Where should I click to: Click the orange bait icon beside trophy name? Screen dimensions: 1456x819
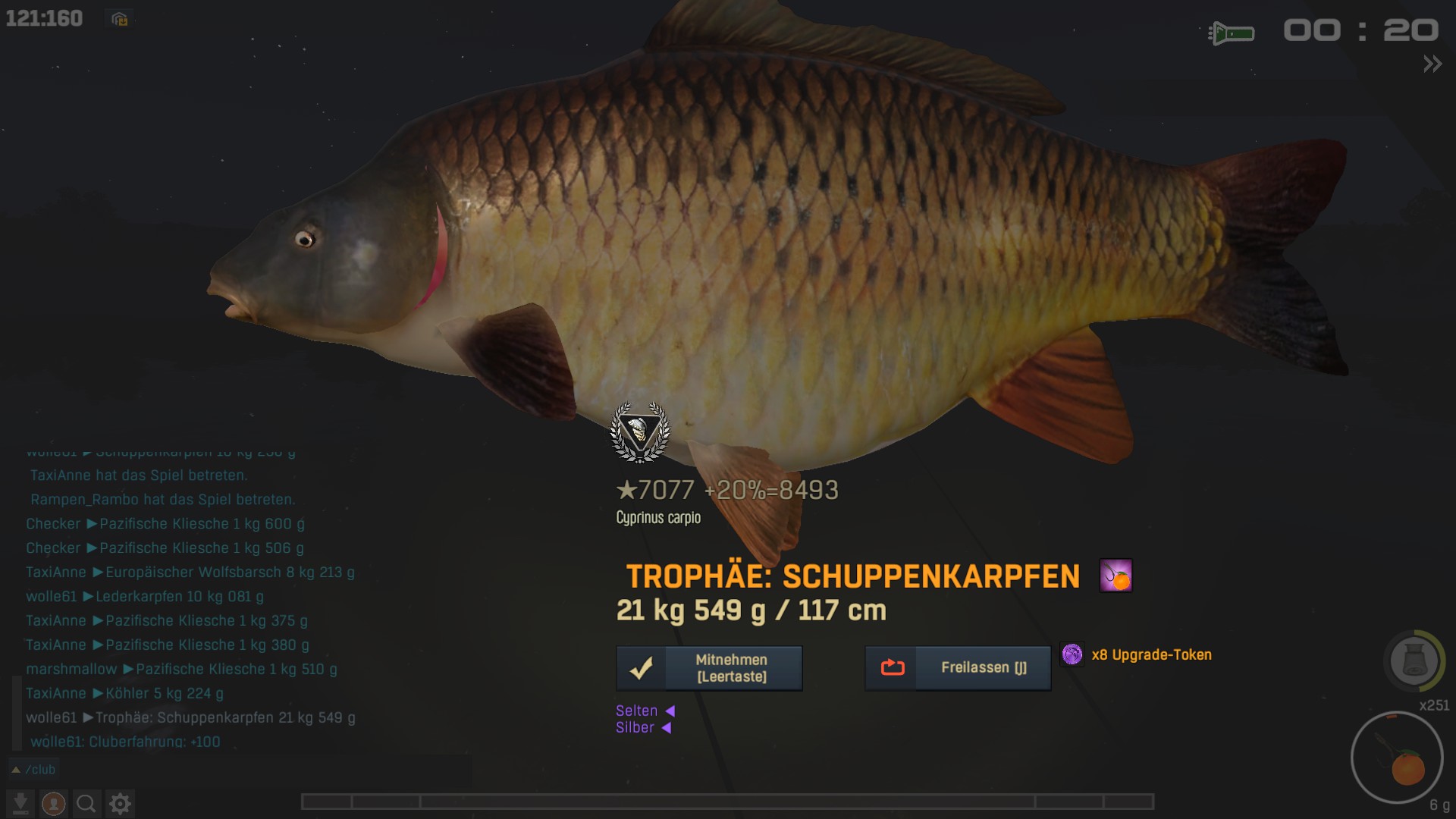click(1116, 576)
